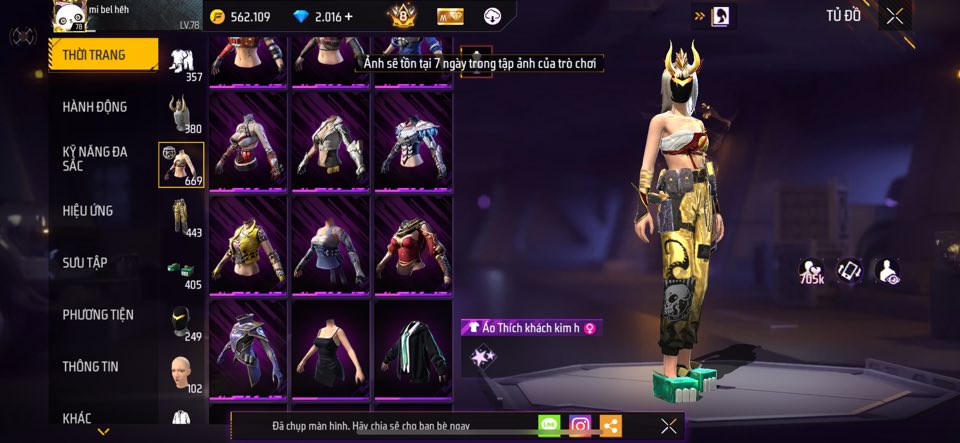Choose the yellow sleeveless crop top
Image resolution: width=960 pixels, height=443 pixels.
click(247, 243)
